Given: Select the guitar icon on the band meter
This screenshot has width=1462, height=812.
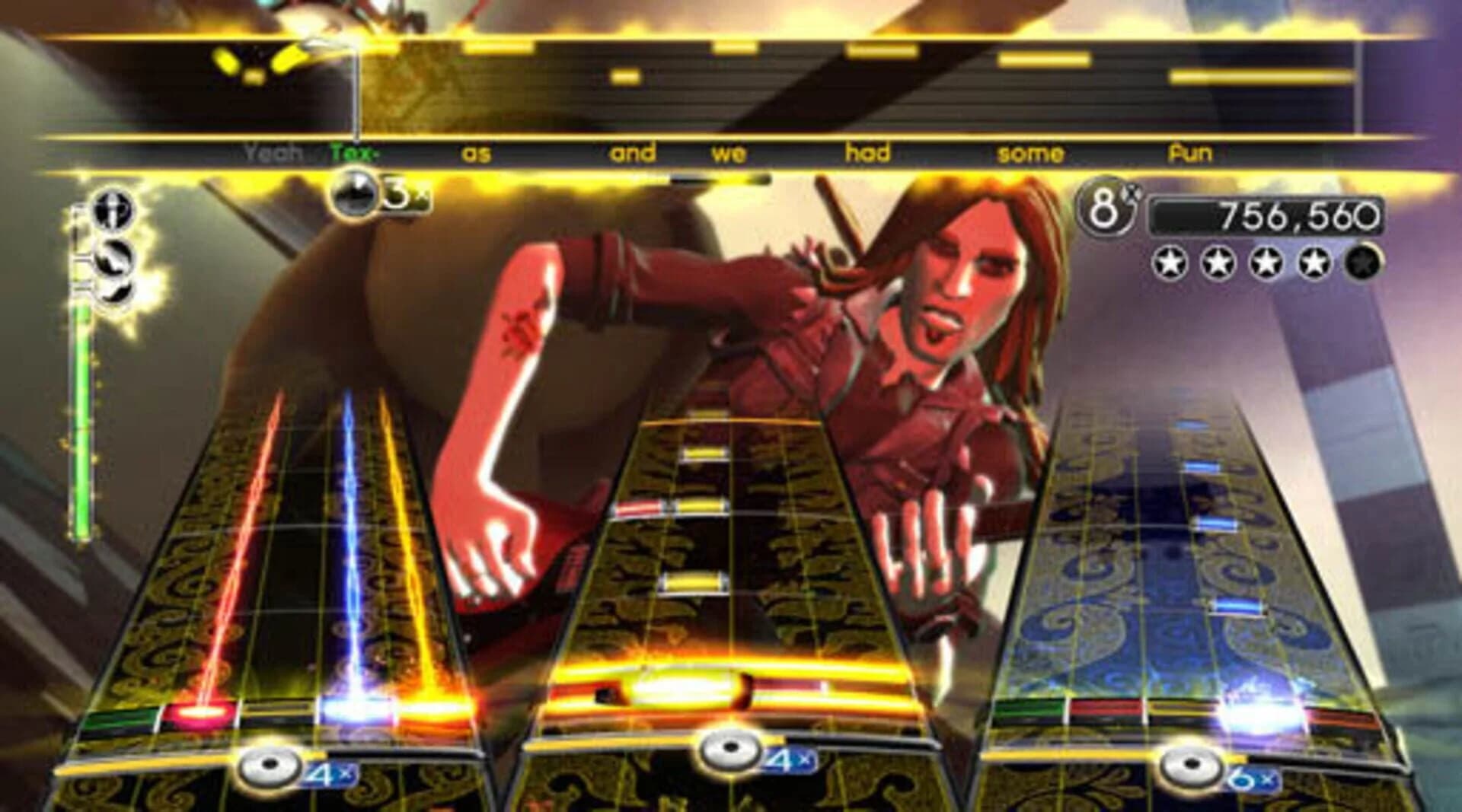Looking at the screenshot, I should coord(113,259).
